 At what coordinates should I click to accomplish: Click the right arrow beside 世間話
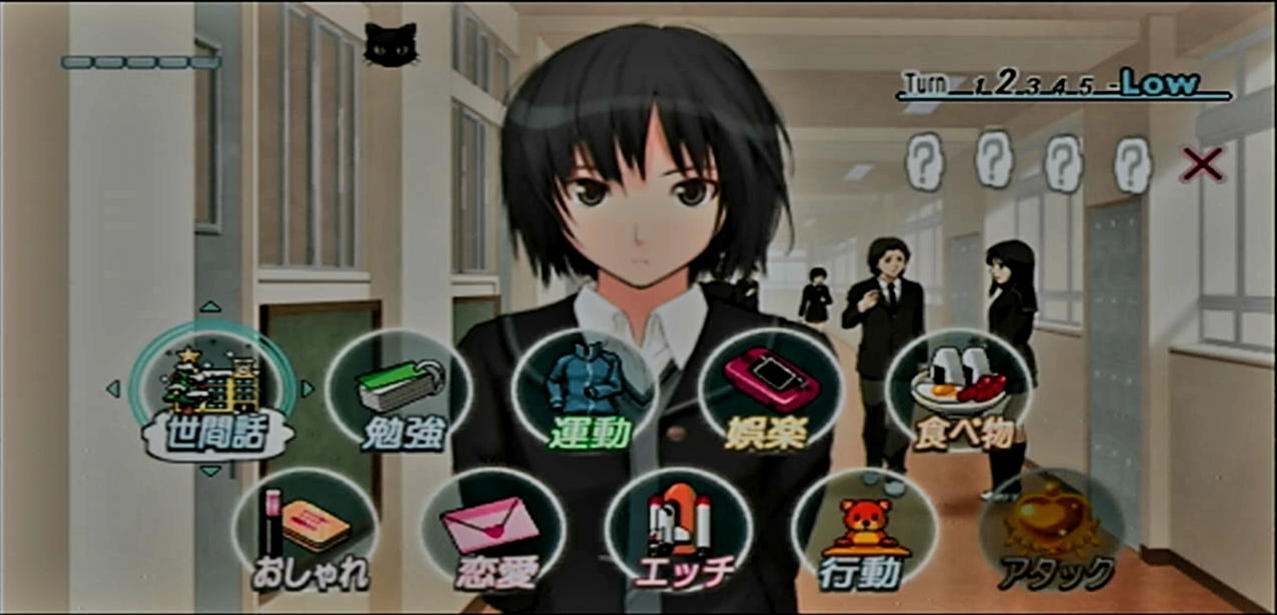(x=307, y=388)
